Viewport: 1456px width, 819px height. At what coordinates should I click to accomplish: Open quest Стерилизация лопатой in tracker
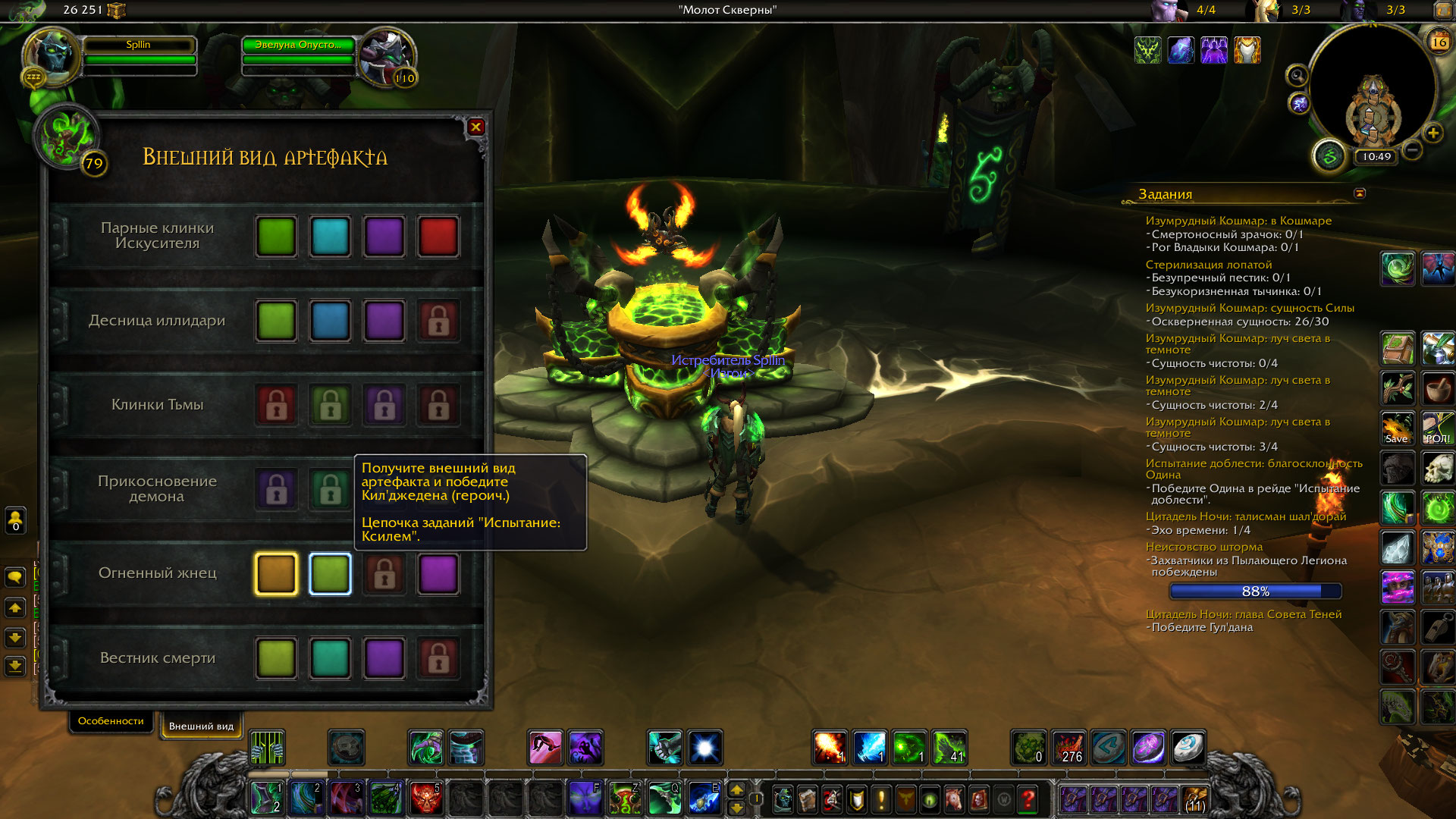tap(1208, 265)
